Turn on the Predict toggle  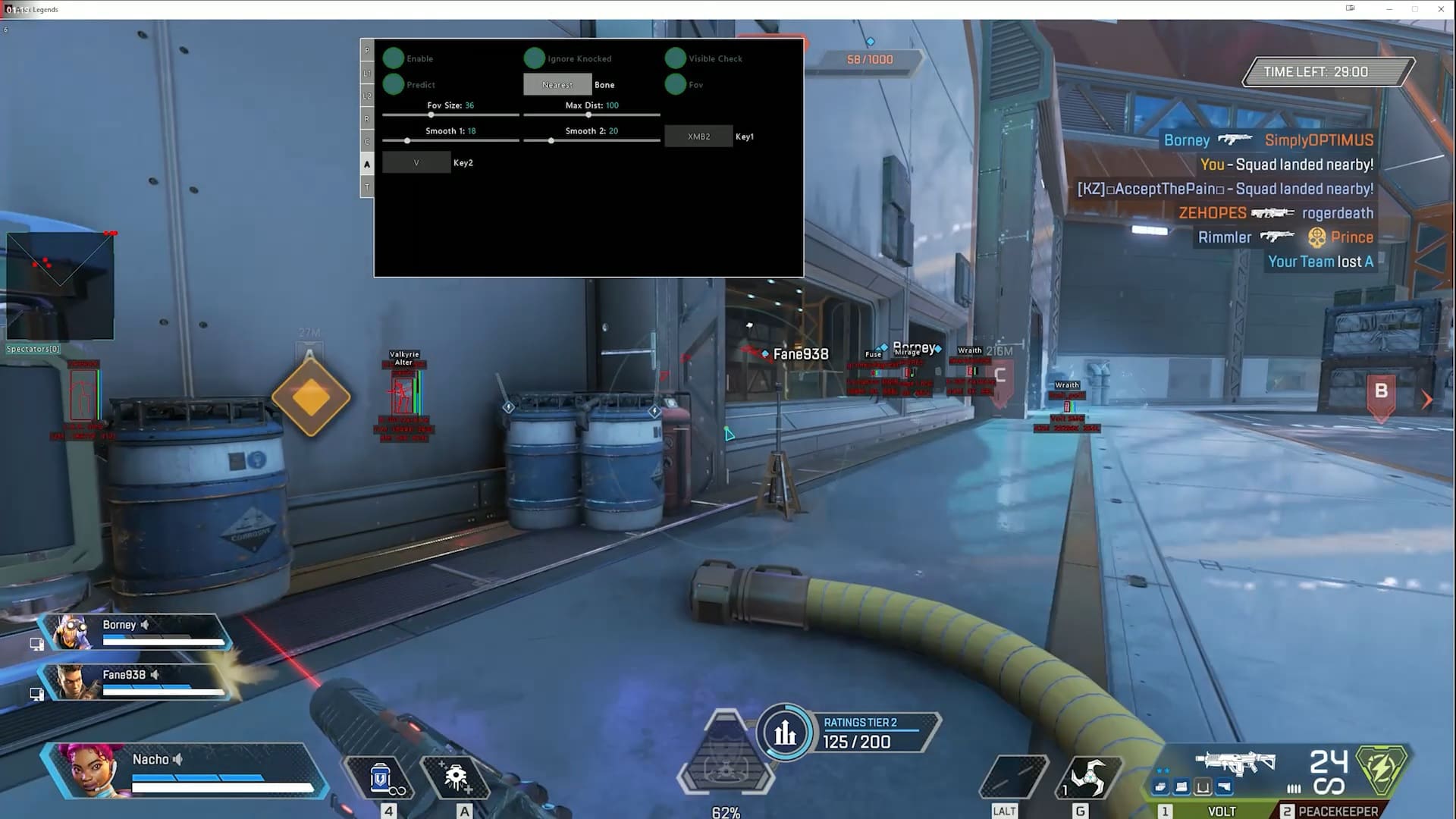394,84
